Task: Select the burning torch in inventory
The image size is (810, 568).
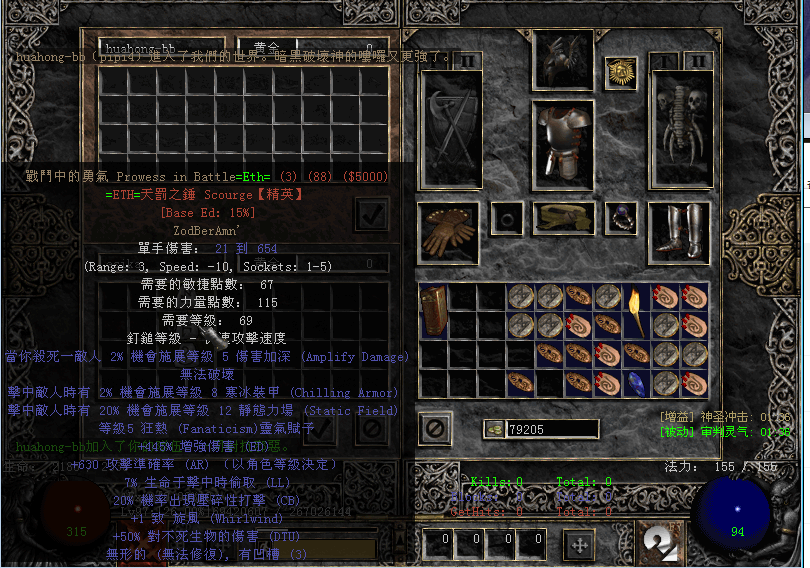Action: click(637, 311)
